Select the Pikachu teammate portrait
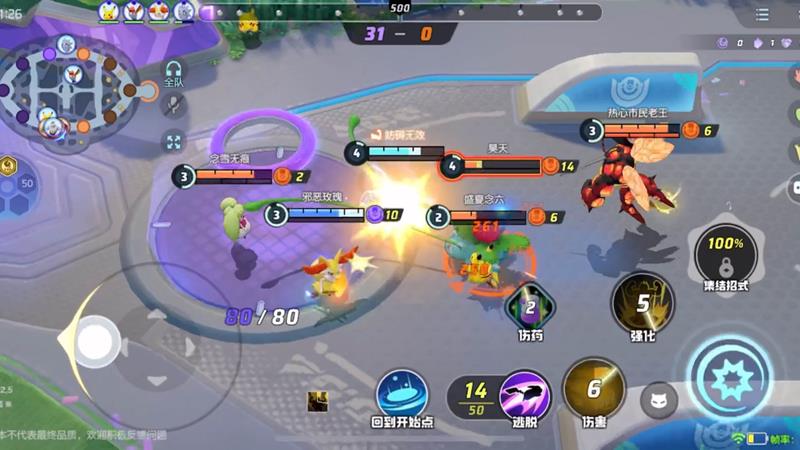This screenshot has width=800, height=450. [x=110, y=11]
